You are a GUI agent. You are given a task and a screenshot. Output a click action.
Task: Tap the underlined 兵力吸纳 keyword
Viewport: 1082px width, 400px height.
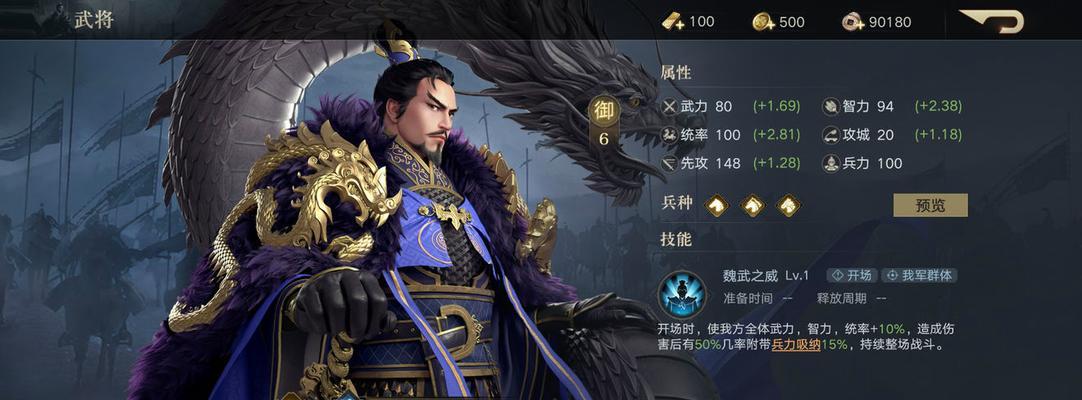coord(796,345)
